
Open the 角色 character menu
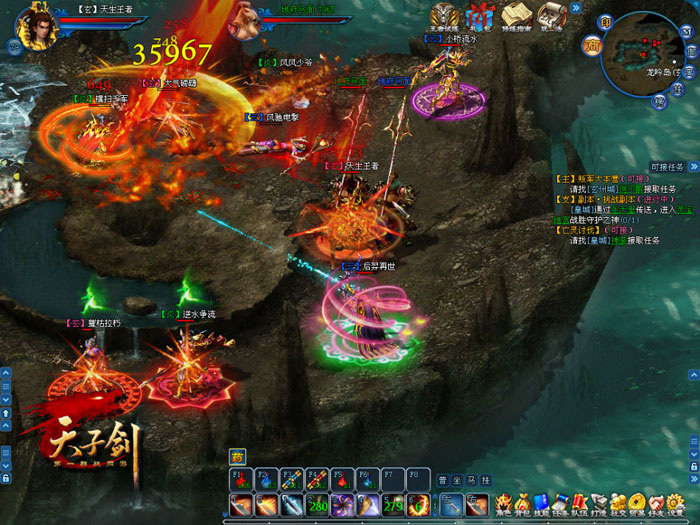tap(502, 502)
